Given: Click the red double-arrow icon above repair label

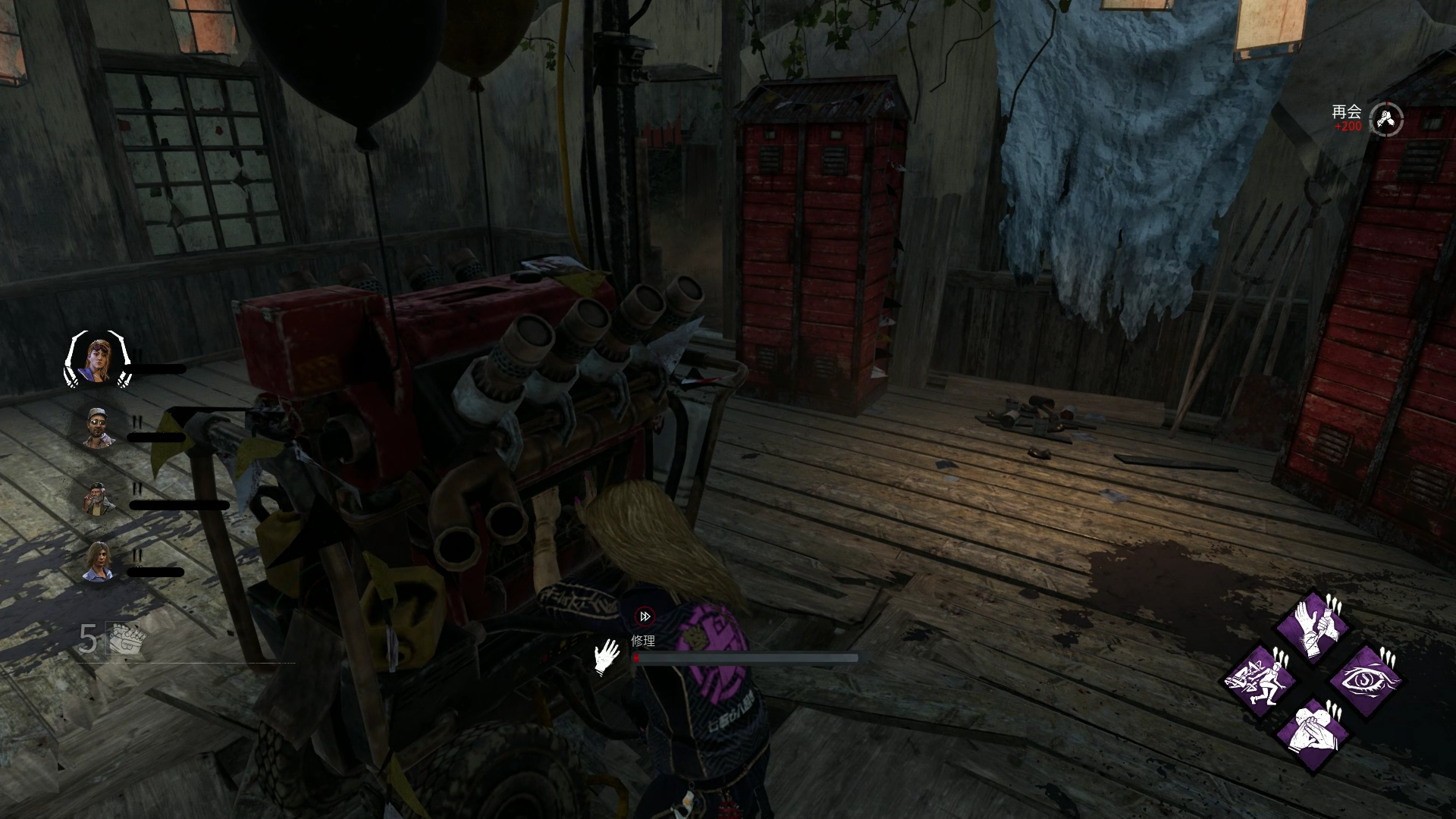Looking at the screenshot, I should [645, 617].
